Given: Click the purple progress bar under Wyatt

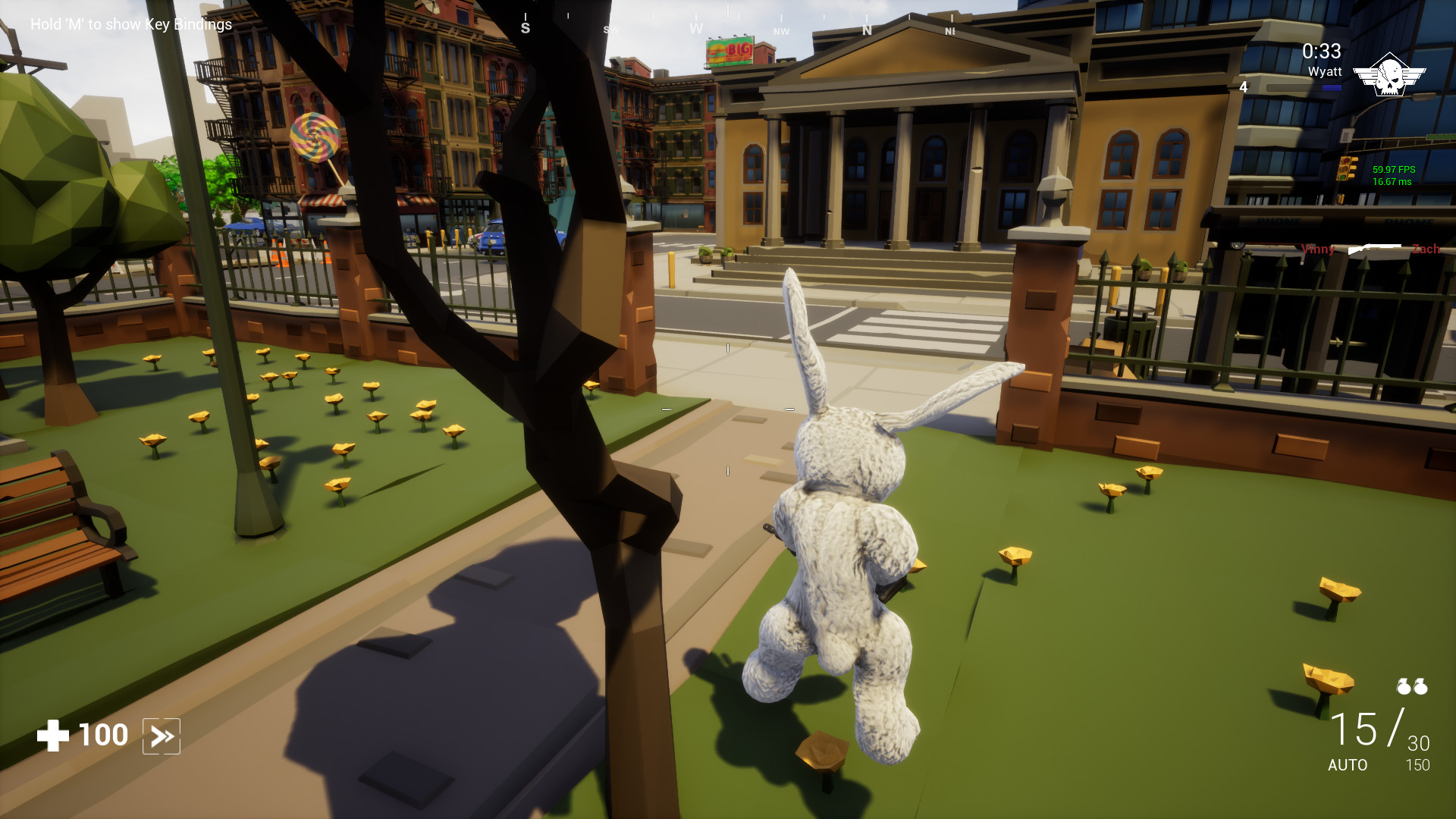Looking at the screenshot, I should (1332, 87).
